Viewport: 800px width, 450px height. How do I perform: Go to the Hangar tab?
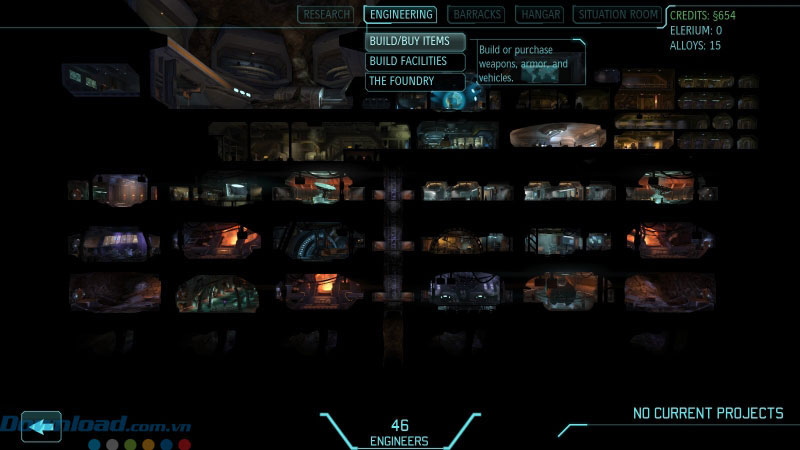point(539,14)
